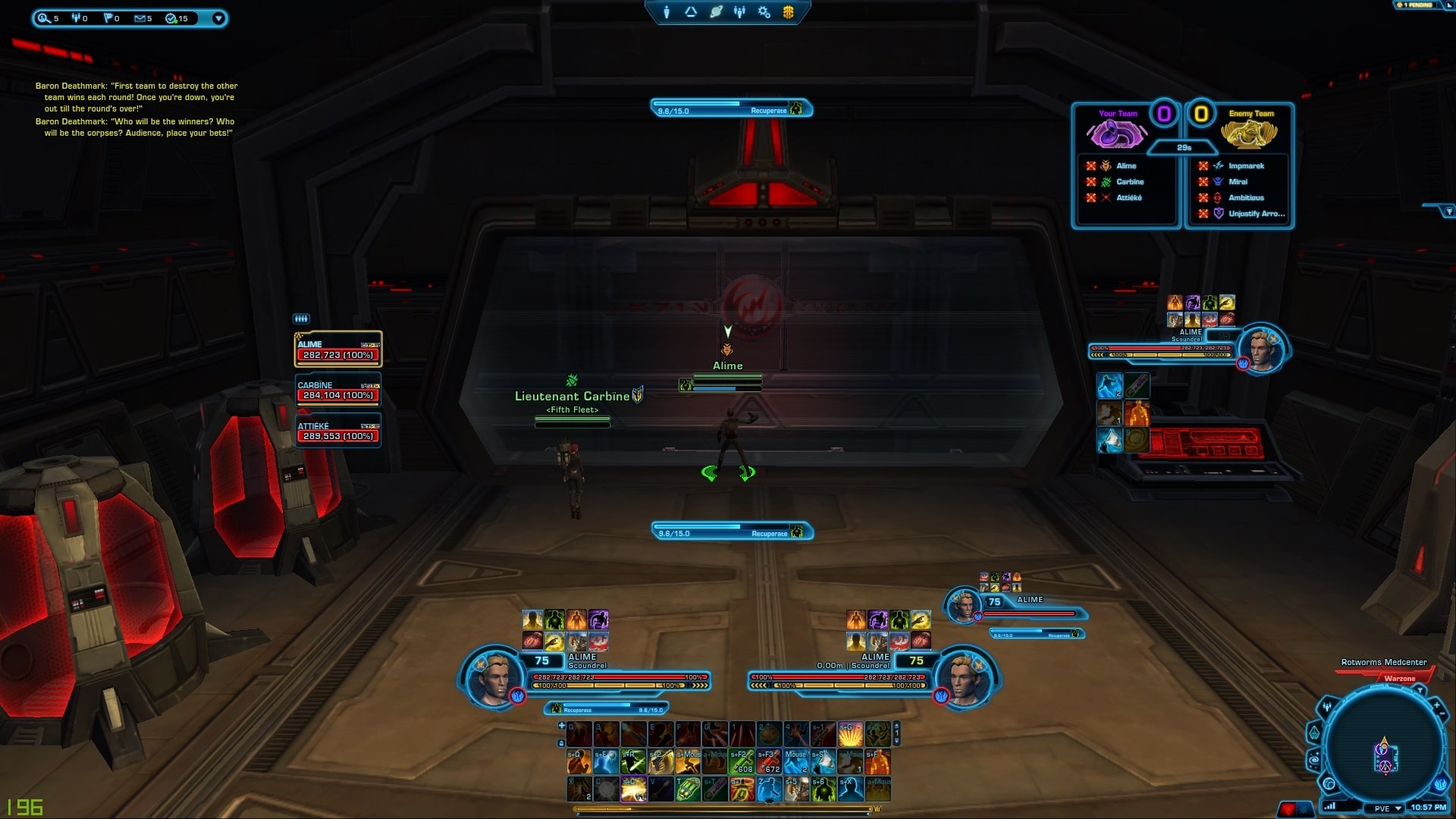Toggle the minimap filter icon above zoom controls

(x=1420, y=690)
